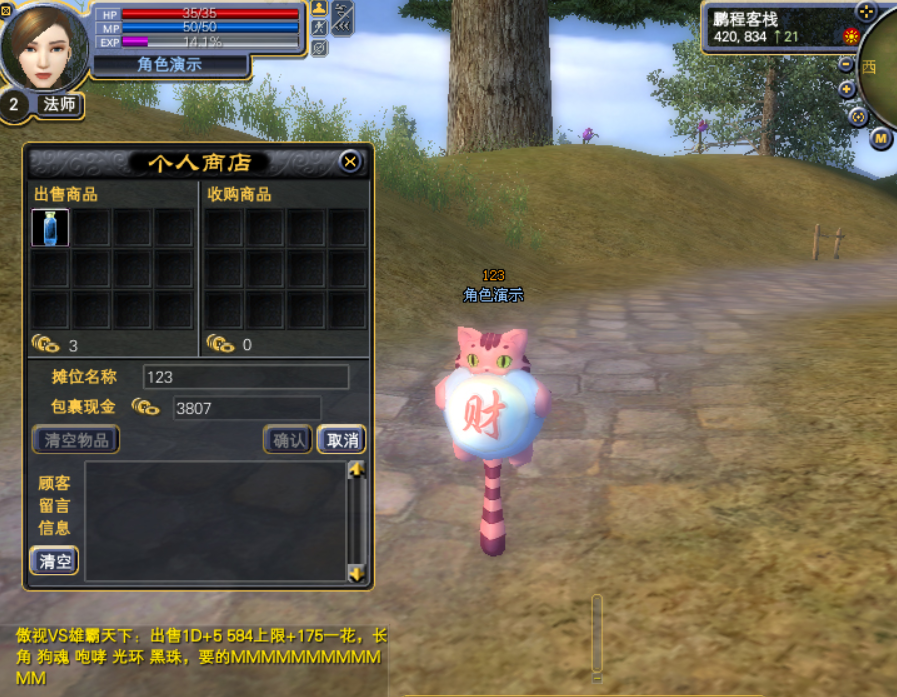897x697 pixels.
Task: Click the red sun icon by coordinates
Action: [851, 37]
